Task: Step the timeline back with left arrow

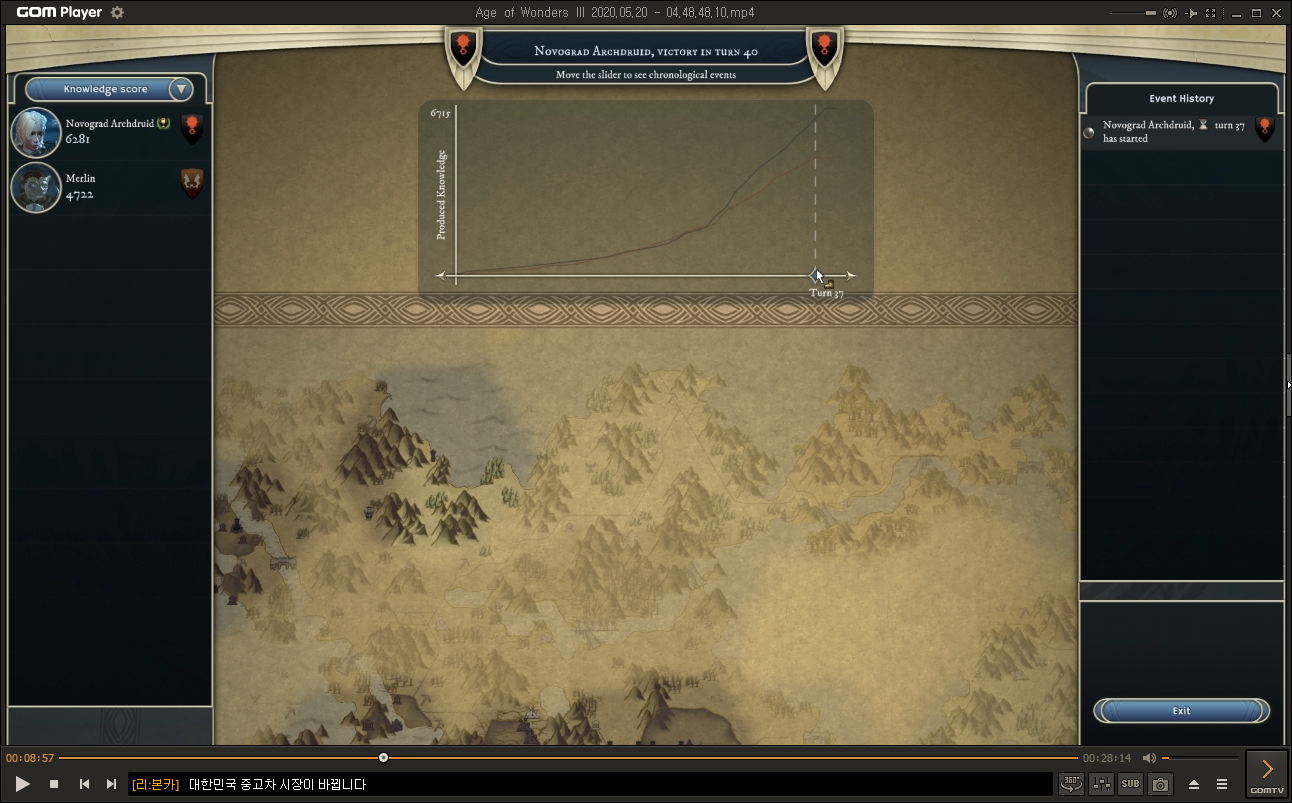Action: click(440, 275)
